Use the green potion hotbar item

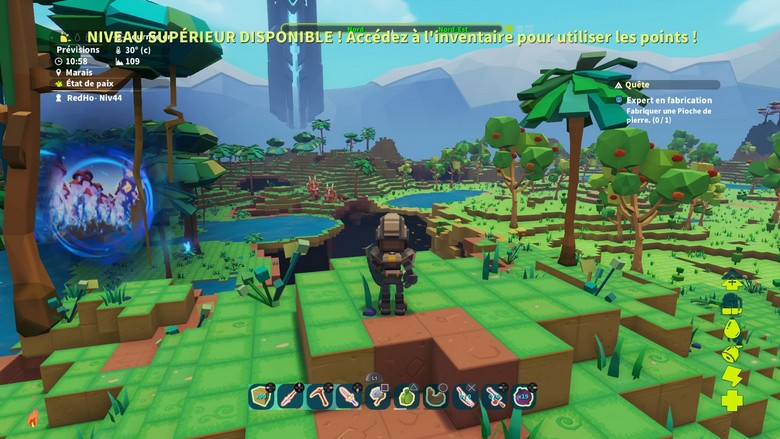(x=406, y=397)
